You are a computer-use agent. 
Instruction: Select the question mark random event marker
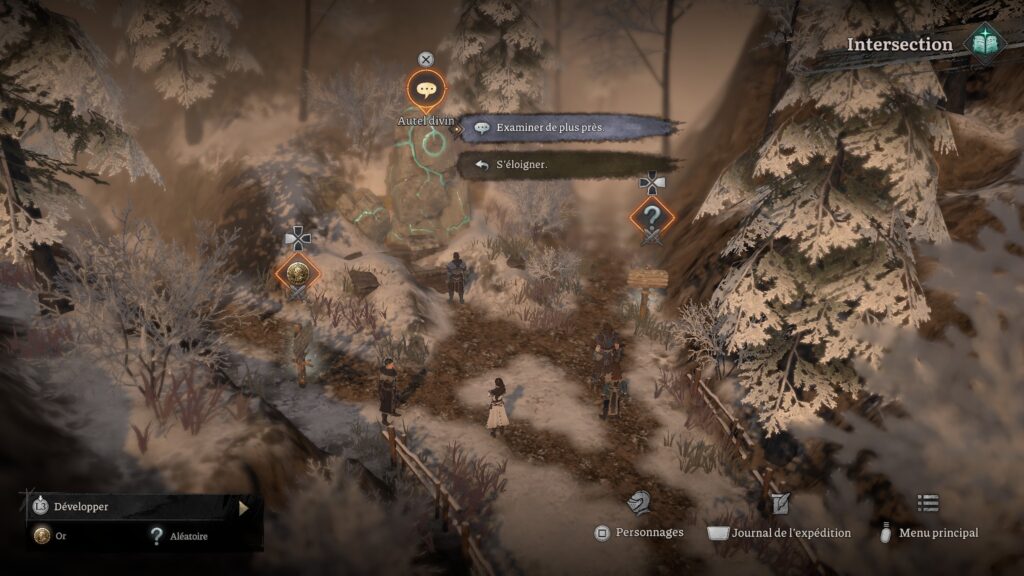[x=652, y=215]
